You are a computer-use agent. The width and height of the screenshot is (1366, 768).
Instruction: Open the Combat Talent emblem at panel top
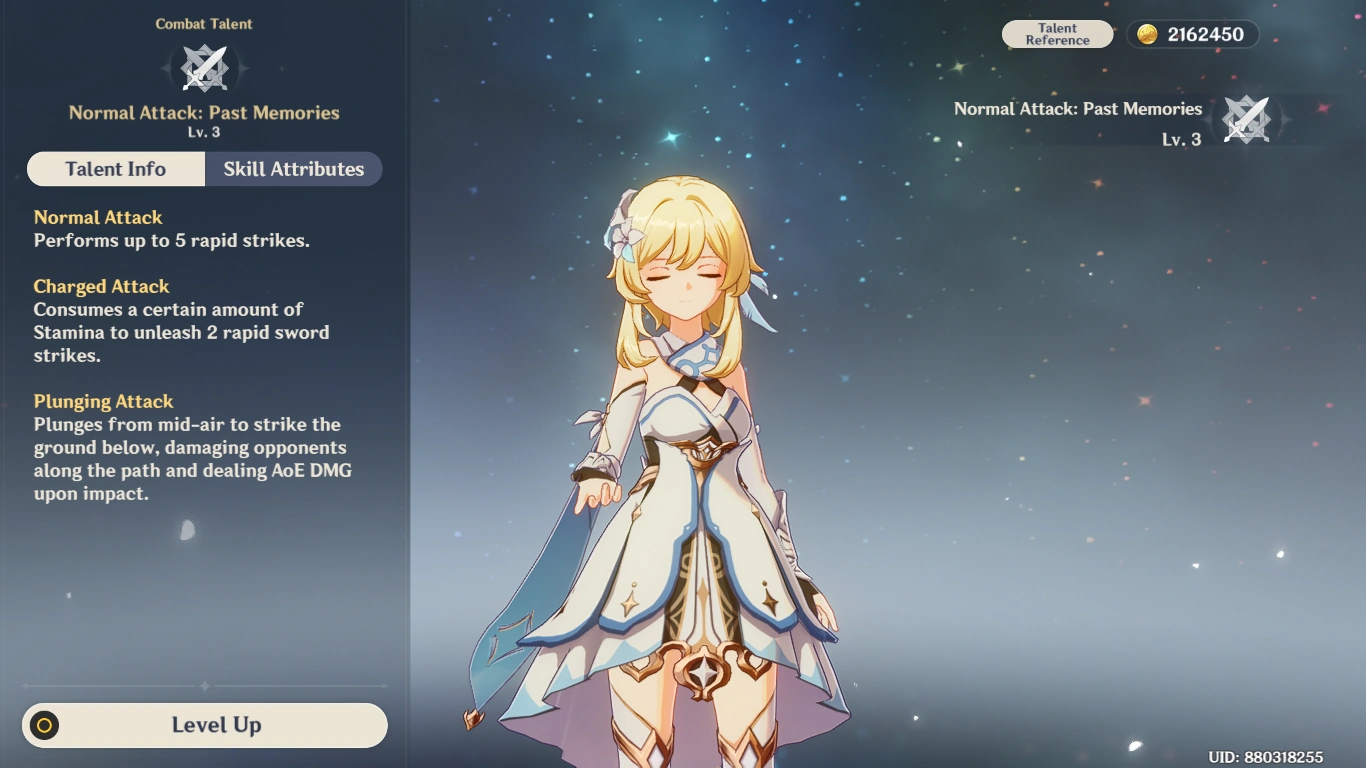(x=204, y=68)
